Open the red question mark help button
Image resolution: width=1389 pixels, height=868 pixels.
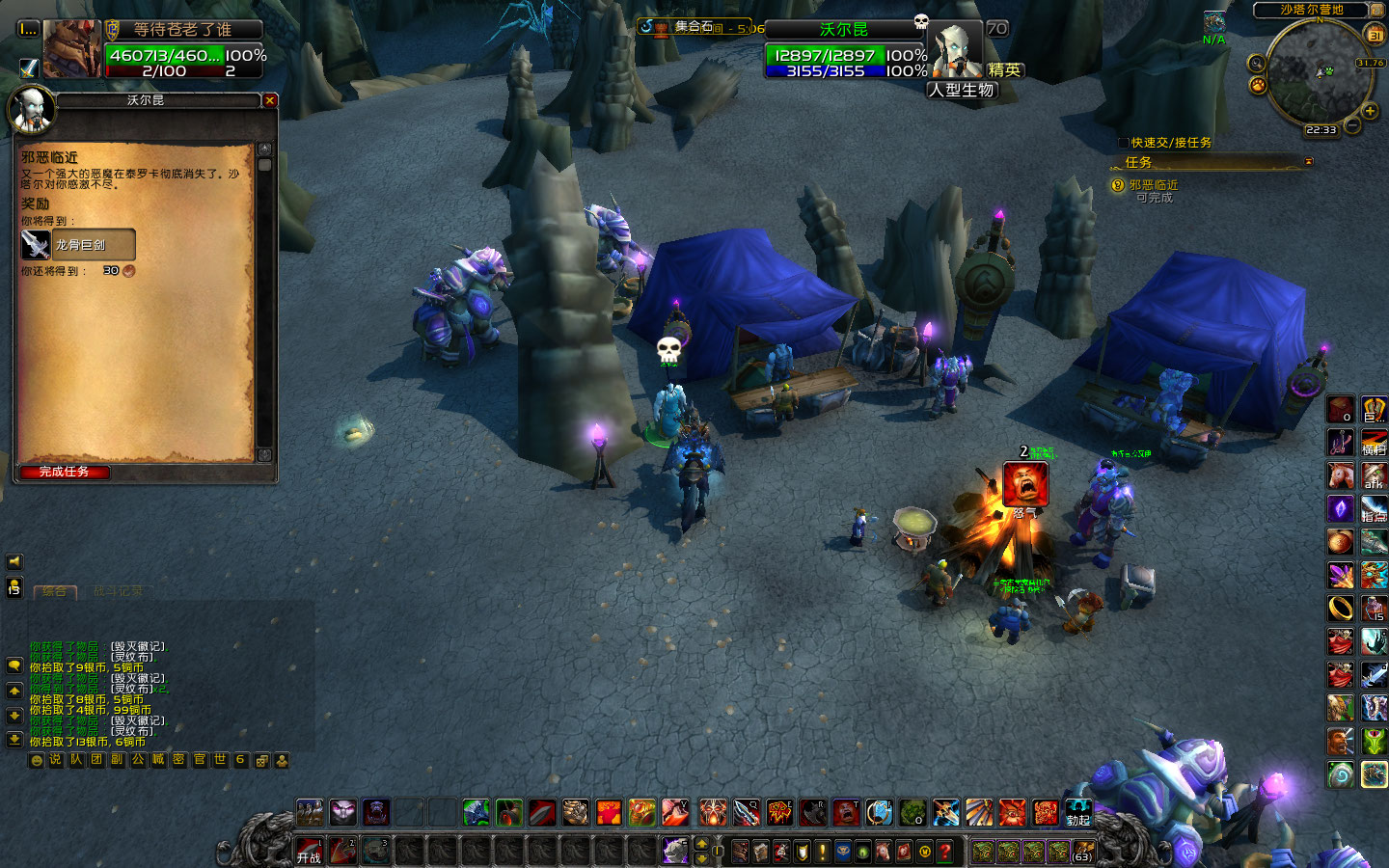coord(945,851)
